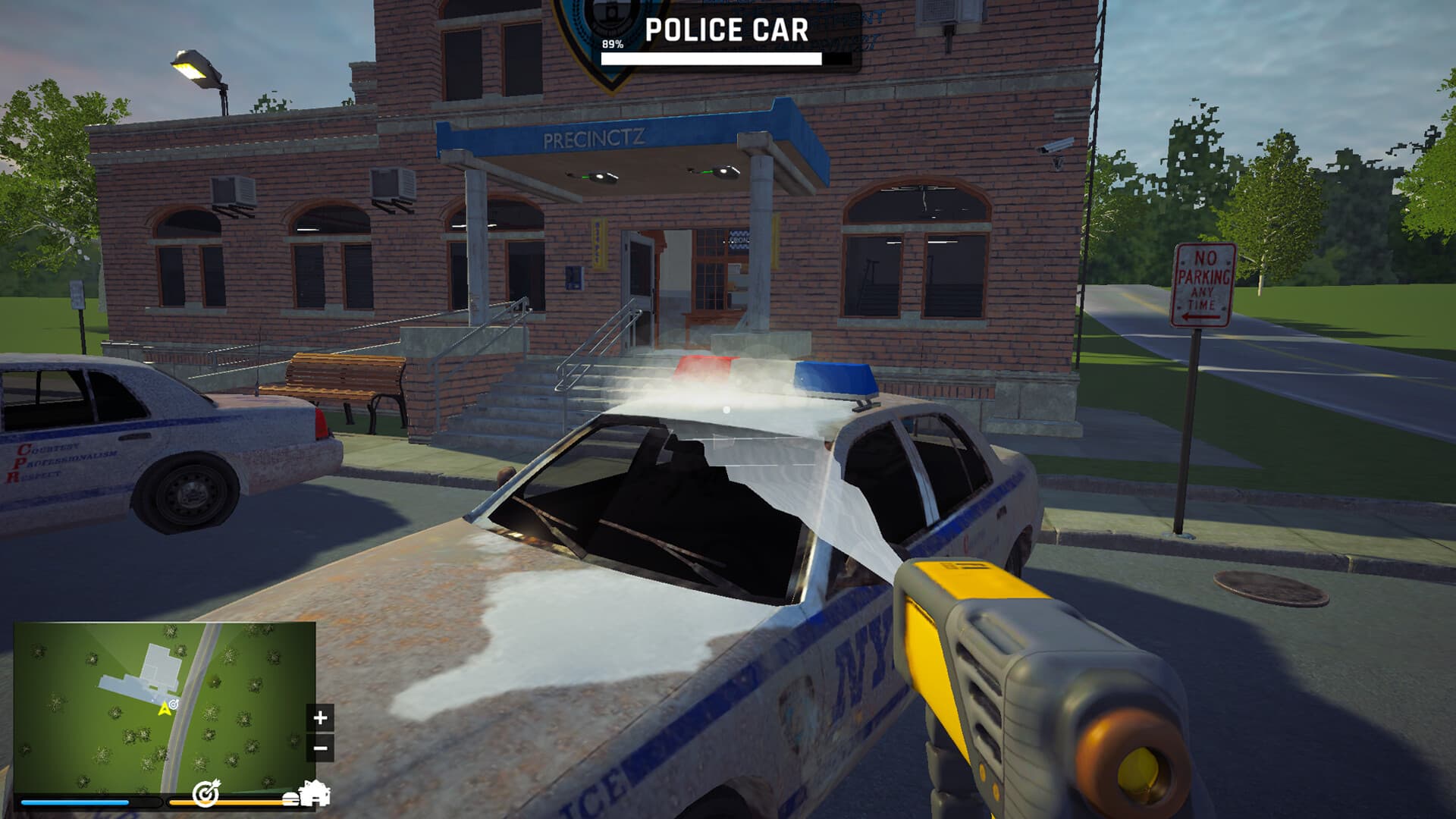The height and width of the screenshot is (819, 1456).
Task: Click the blue water bar at bottom left
Action: click(74, 802)
